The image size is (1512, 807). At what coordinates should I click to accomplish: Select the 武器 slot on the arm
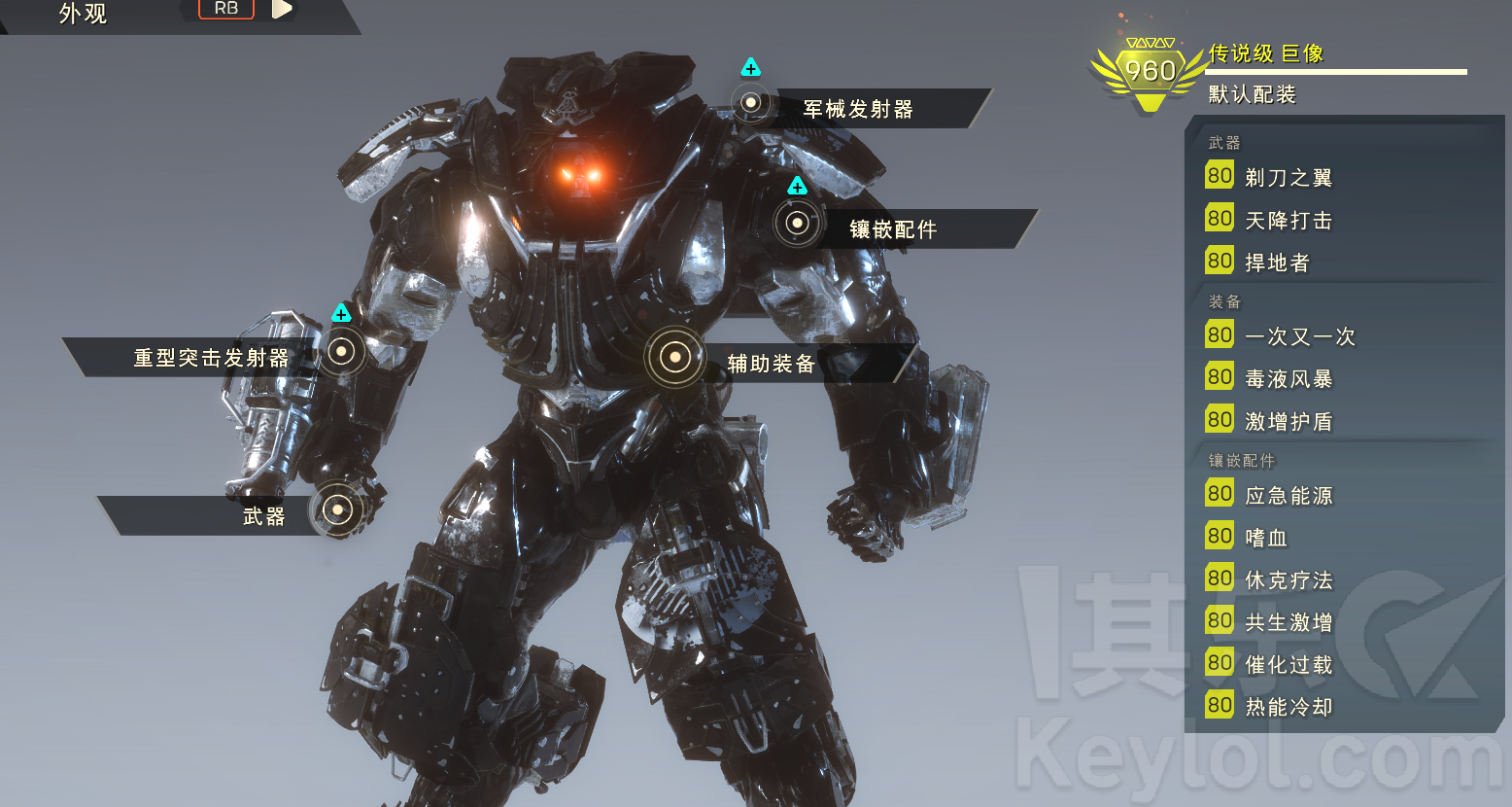click(337, 509)
